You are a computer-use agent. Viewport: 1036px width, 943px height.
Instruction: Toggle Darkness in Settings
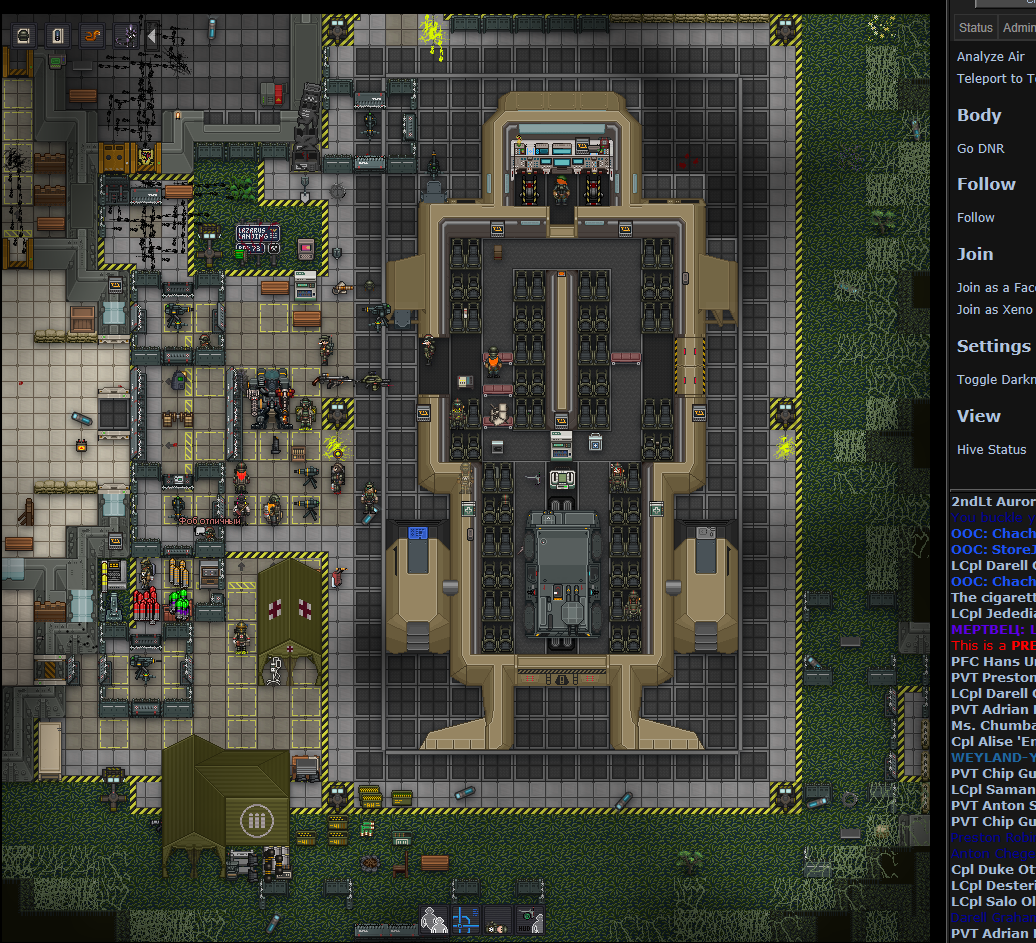[x=995, y=379]
